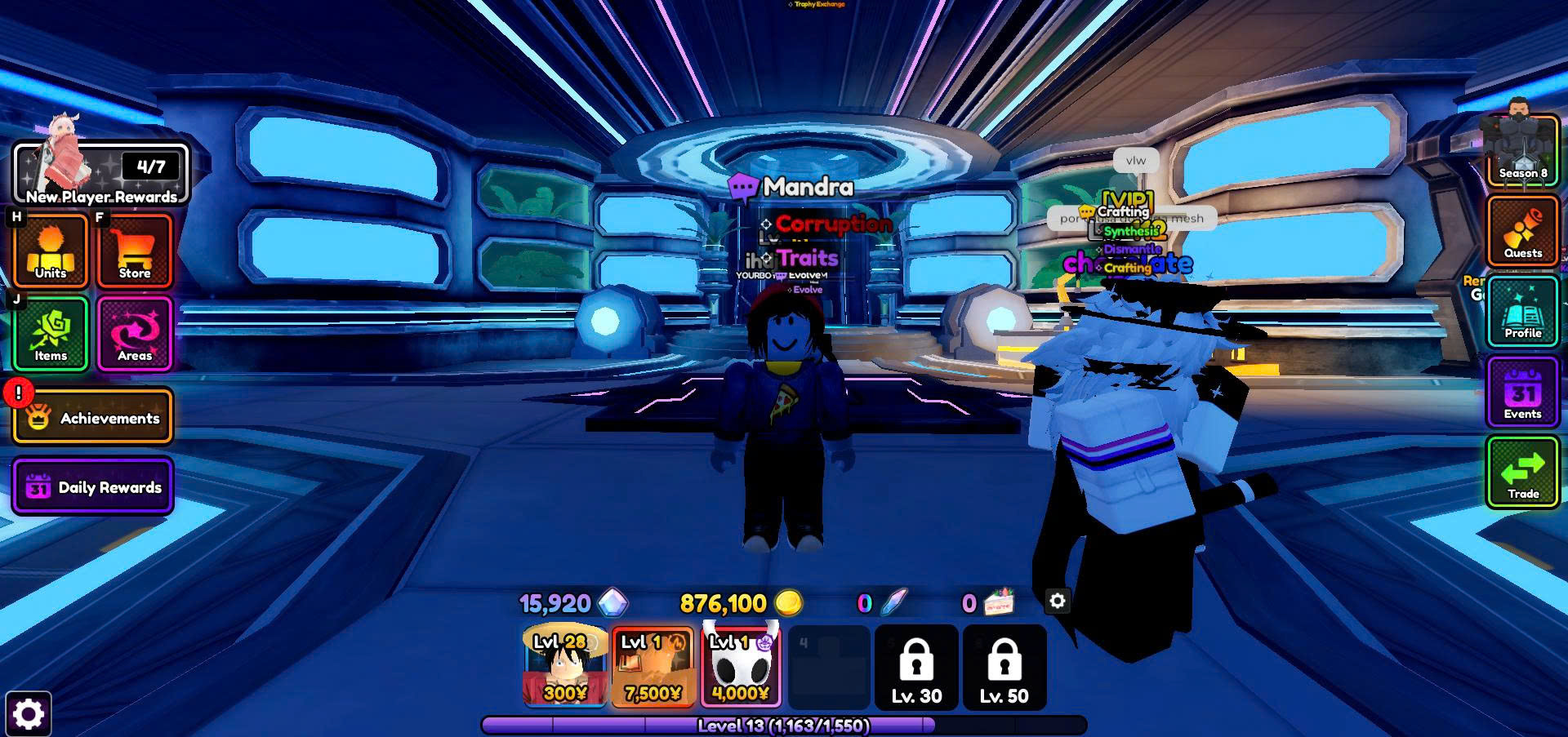The image size is (1568, 737).
Task: Open the New Player Rewards panel
Action: pos(100,174)
